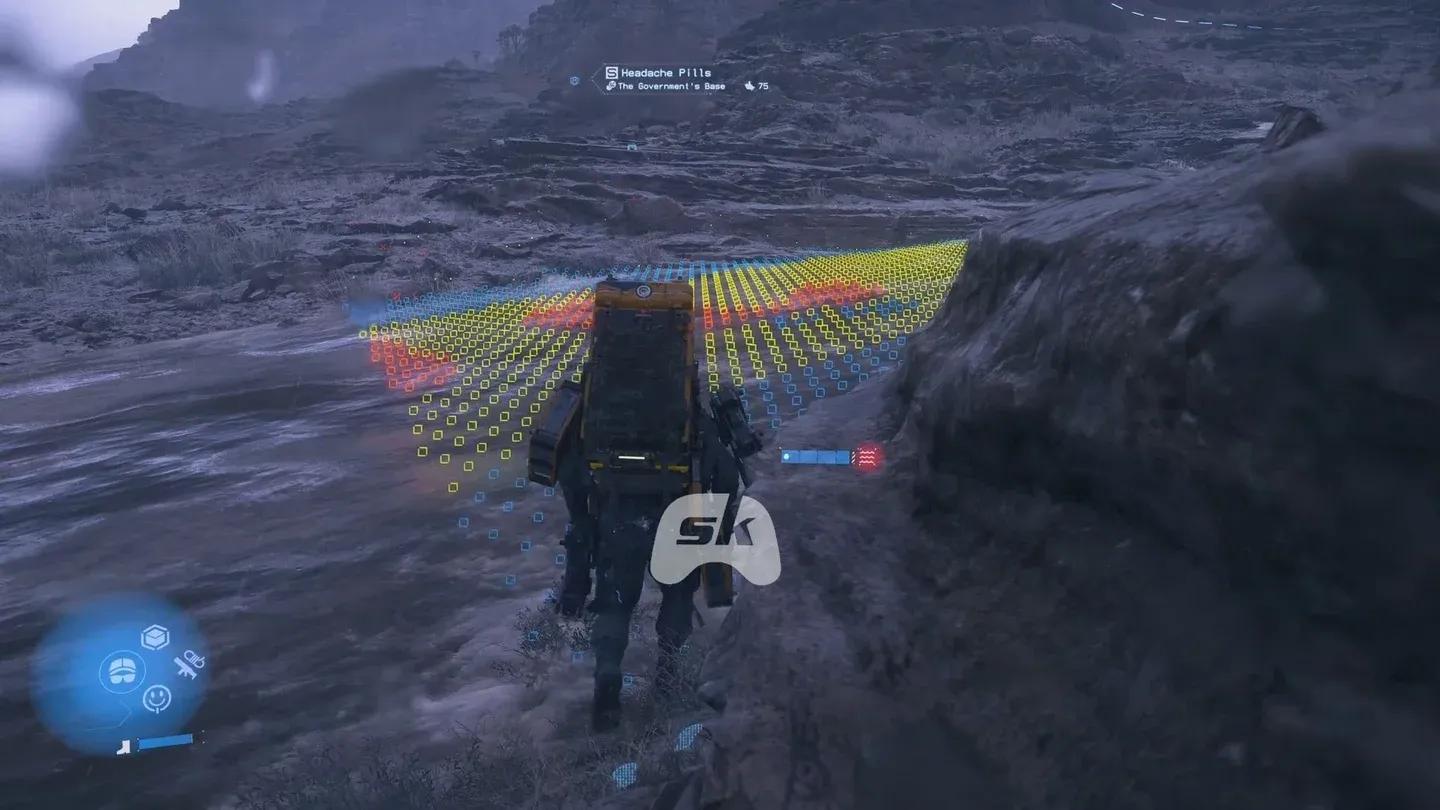Select The Government's Base label

671,87
